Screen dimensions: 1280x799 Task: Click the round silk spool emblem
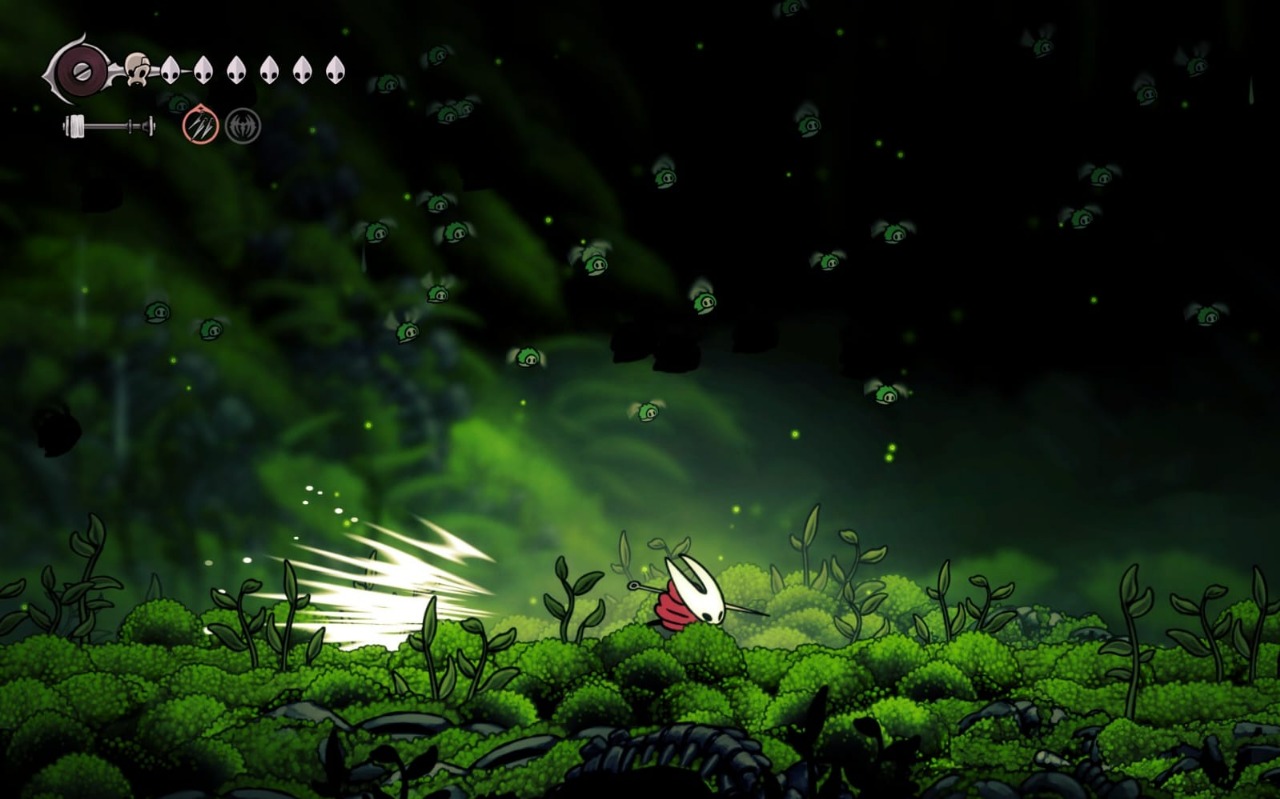pyautogui.click(x=80, y=70)
